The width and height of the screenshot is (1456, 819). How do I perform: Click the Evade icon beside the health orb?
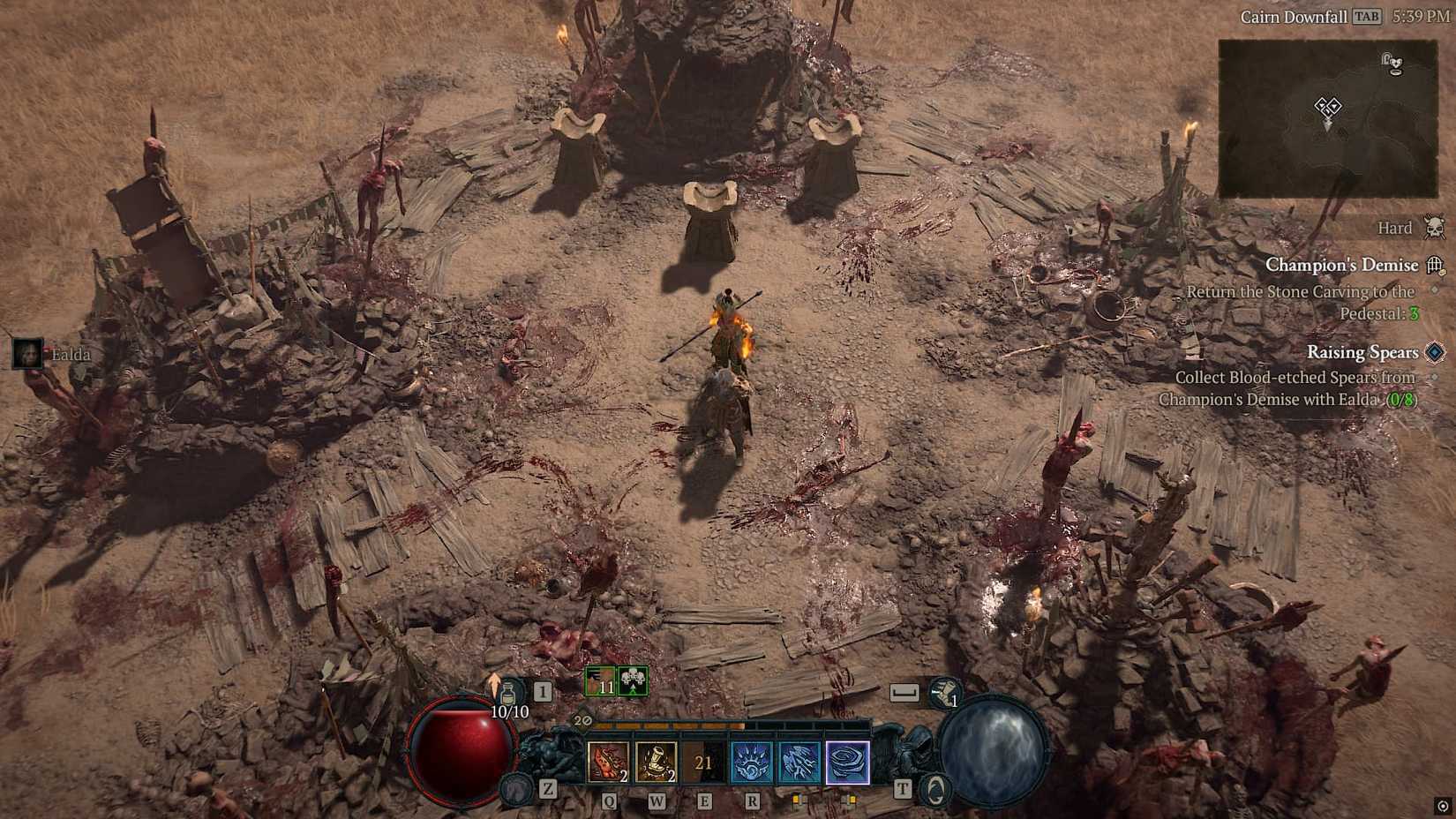[x=517, y=792]
